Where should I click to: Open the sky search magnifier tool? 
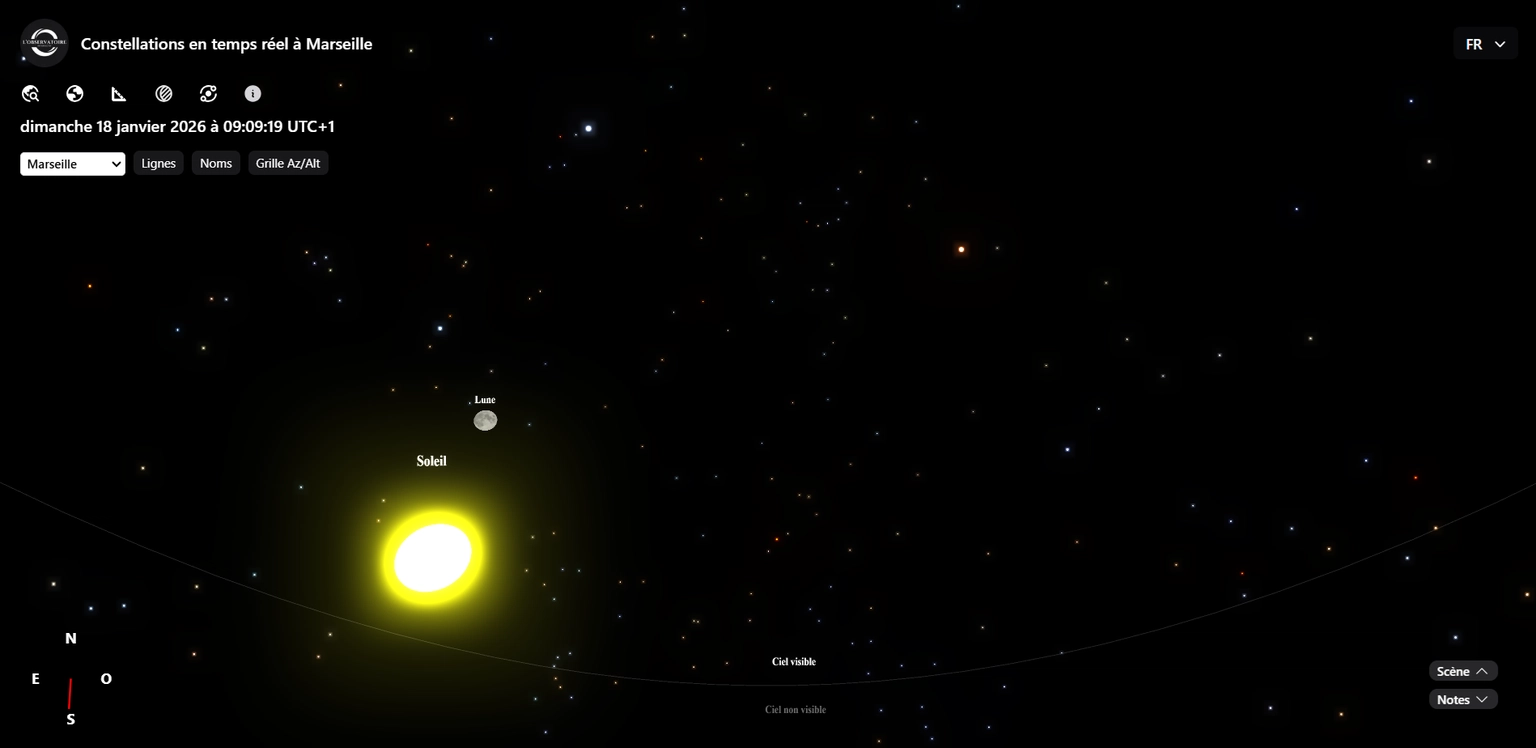coord(30,93)
